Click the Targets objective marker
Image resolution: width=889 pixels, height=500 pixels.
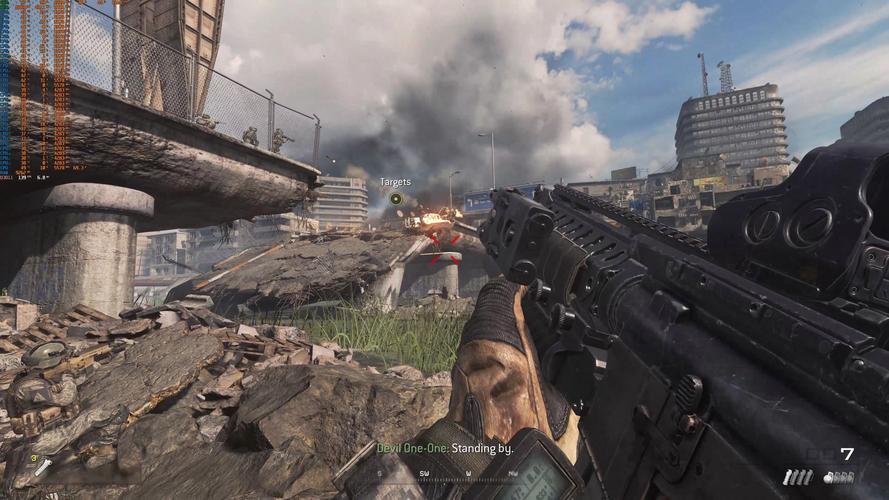click(396, 198)
